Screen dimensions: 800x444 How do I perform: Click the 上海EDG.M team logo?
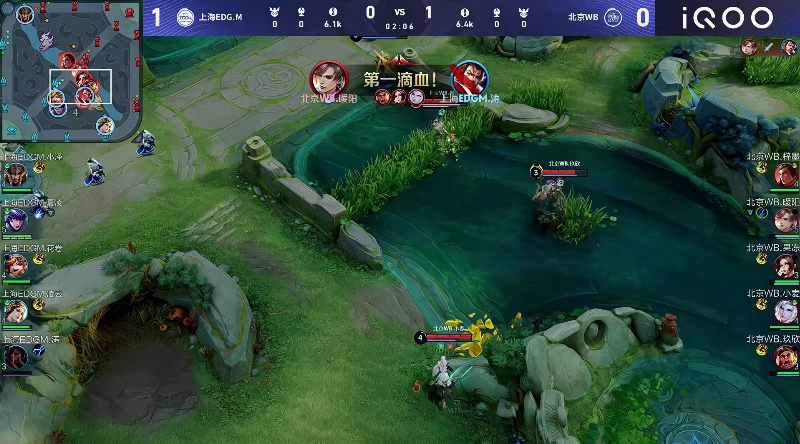[186, 17]
